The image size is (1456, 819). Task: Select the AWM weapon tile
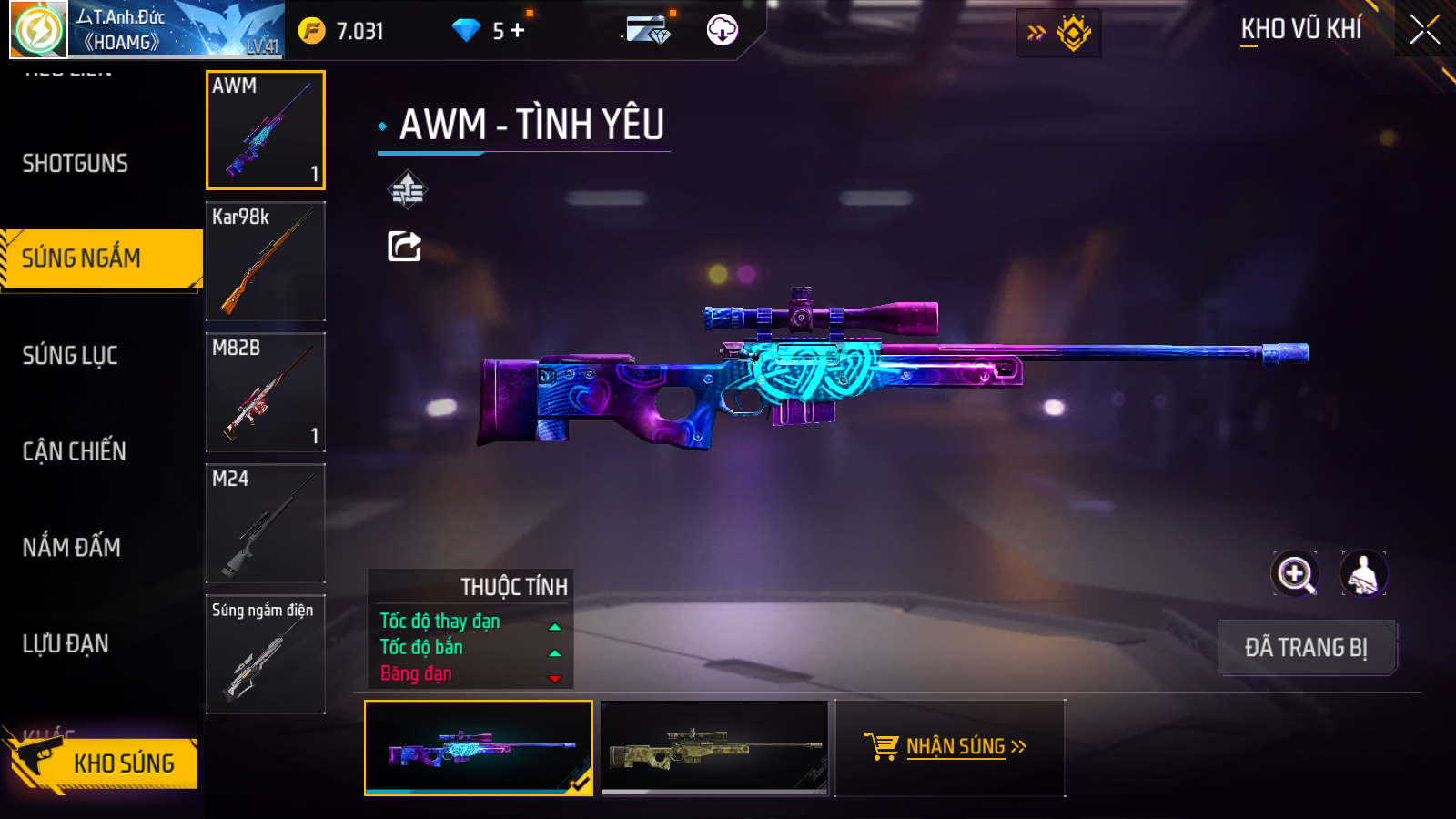[266, 130]
